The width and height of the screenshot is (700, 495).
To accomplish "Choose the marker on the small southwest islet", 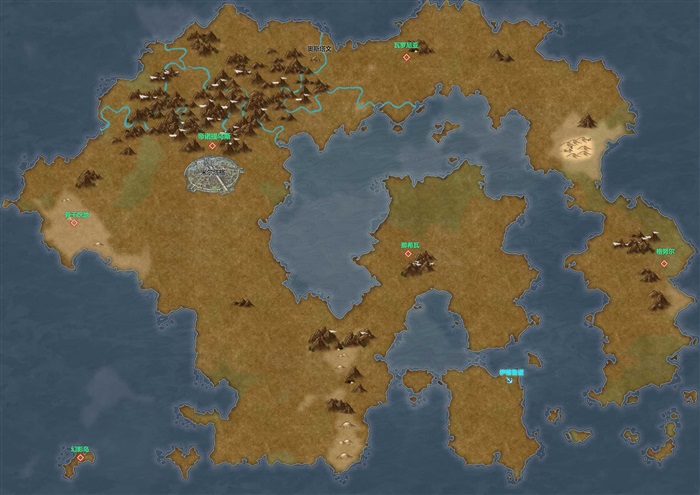I will coord(80,457).
